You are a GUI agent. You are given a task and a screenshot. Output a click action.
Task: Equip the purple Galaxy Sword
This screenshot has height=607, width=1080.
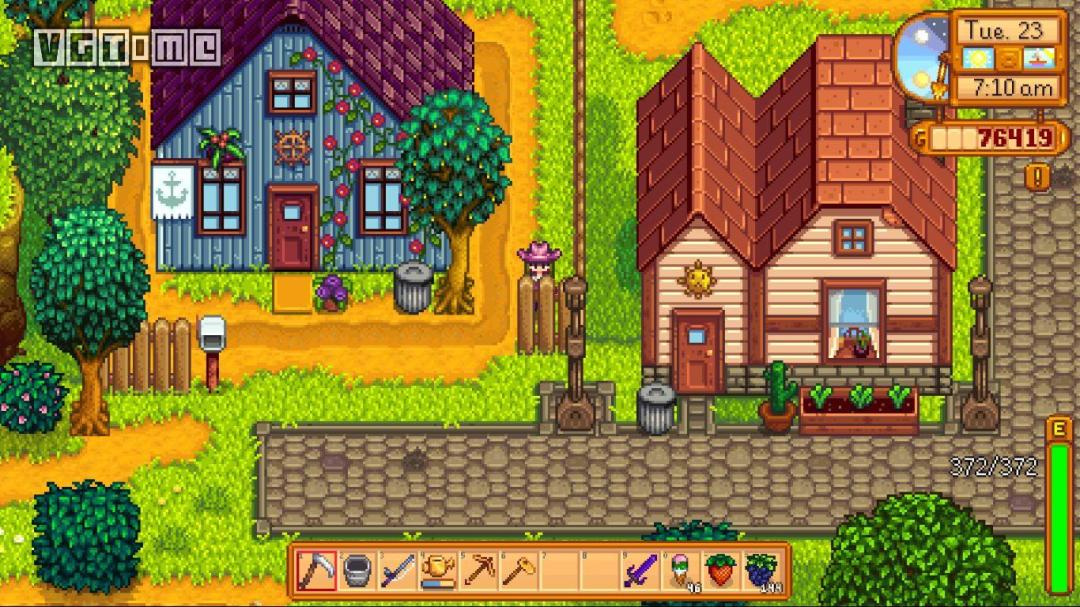(640, 571)
